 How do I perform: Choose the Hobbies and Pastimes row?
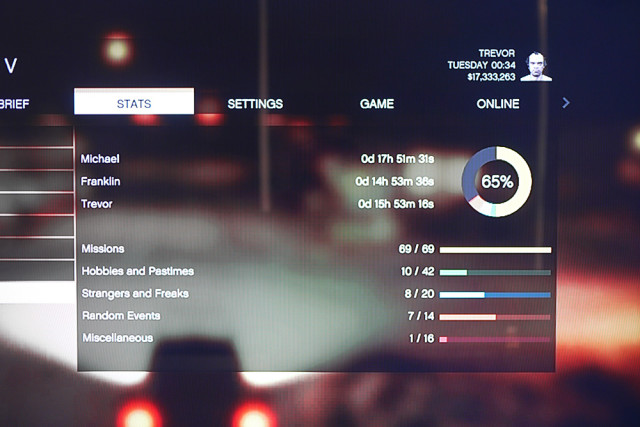click(x=315, y=271)
